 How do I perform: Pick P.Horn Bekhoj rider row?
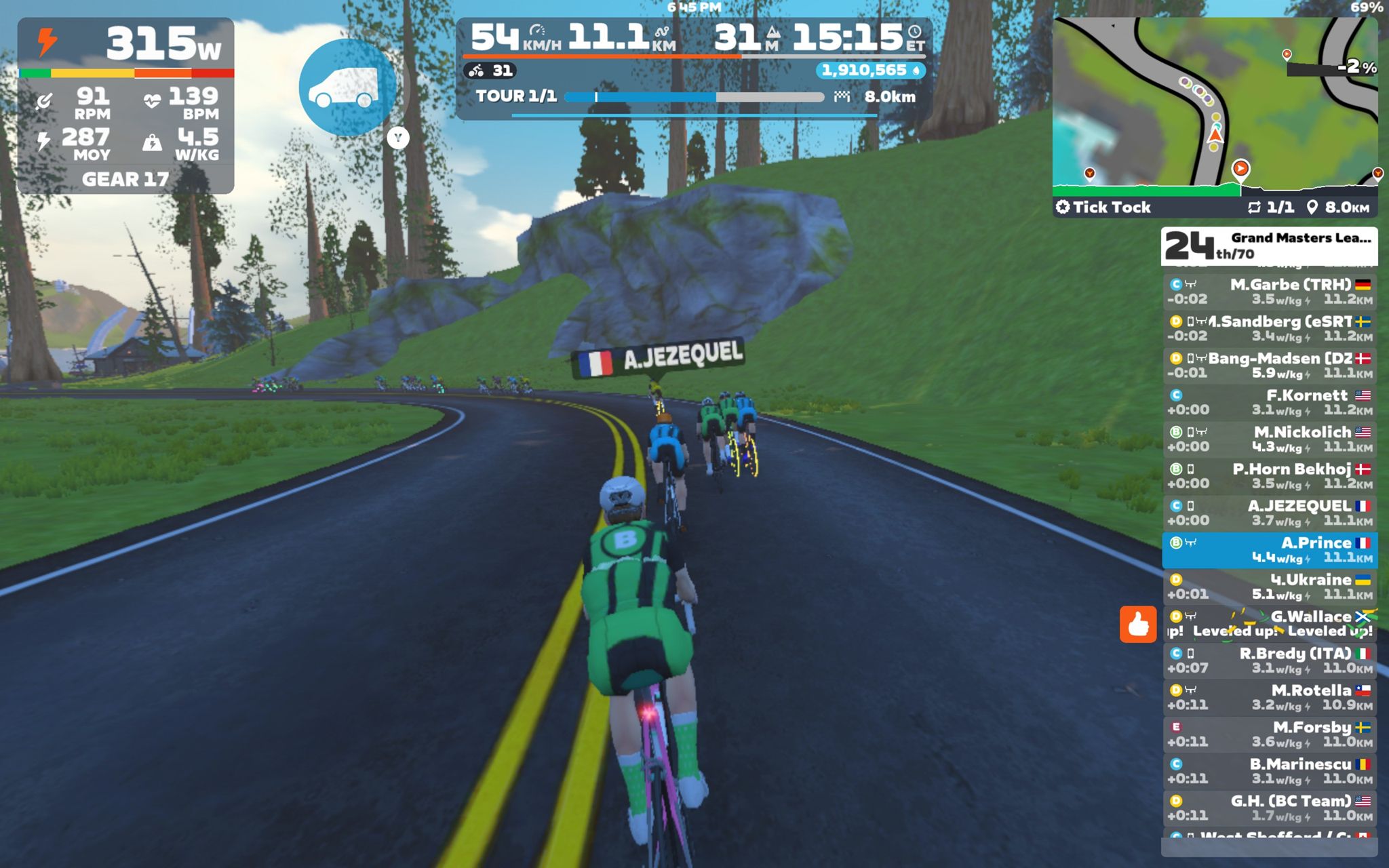click(x=1269, y=476)
